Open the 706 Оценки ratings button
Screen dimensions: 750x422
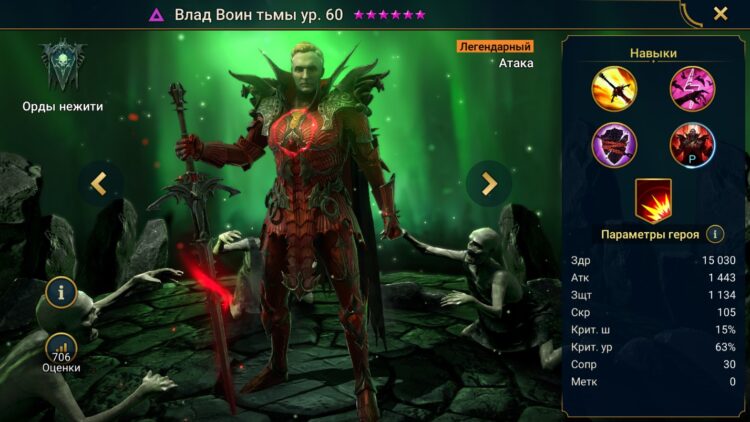pyautogui.click(x=62, y=350)
